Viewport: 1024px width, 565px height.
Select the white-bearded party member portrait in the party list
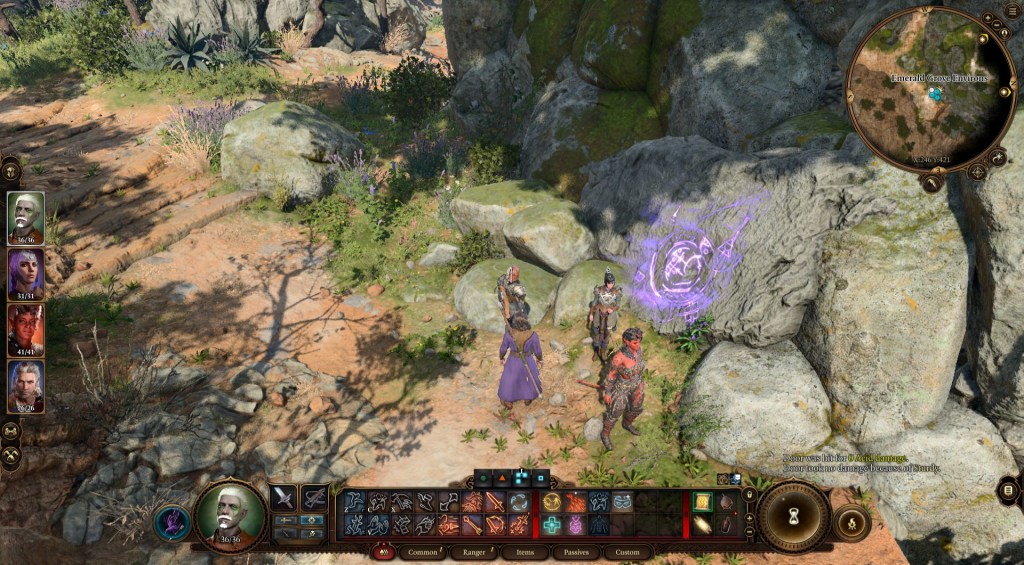coord(26,215)
